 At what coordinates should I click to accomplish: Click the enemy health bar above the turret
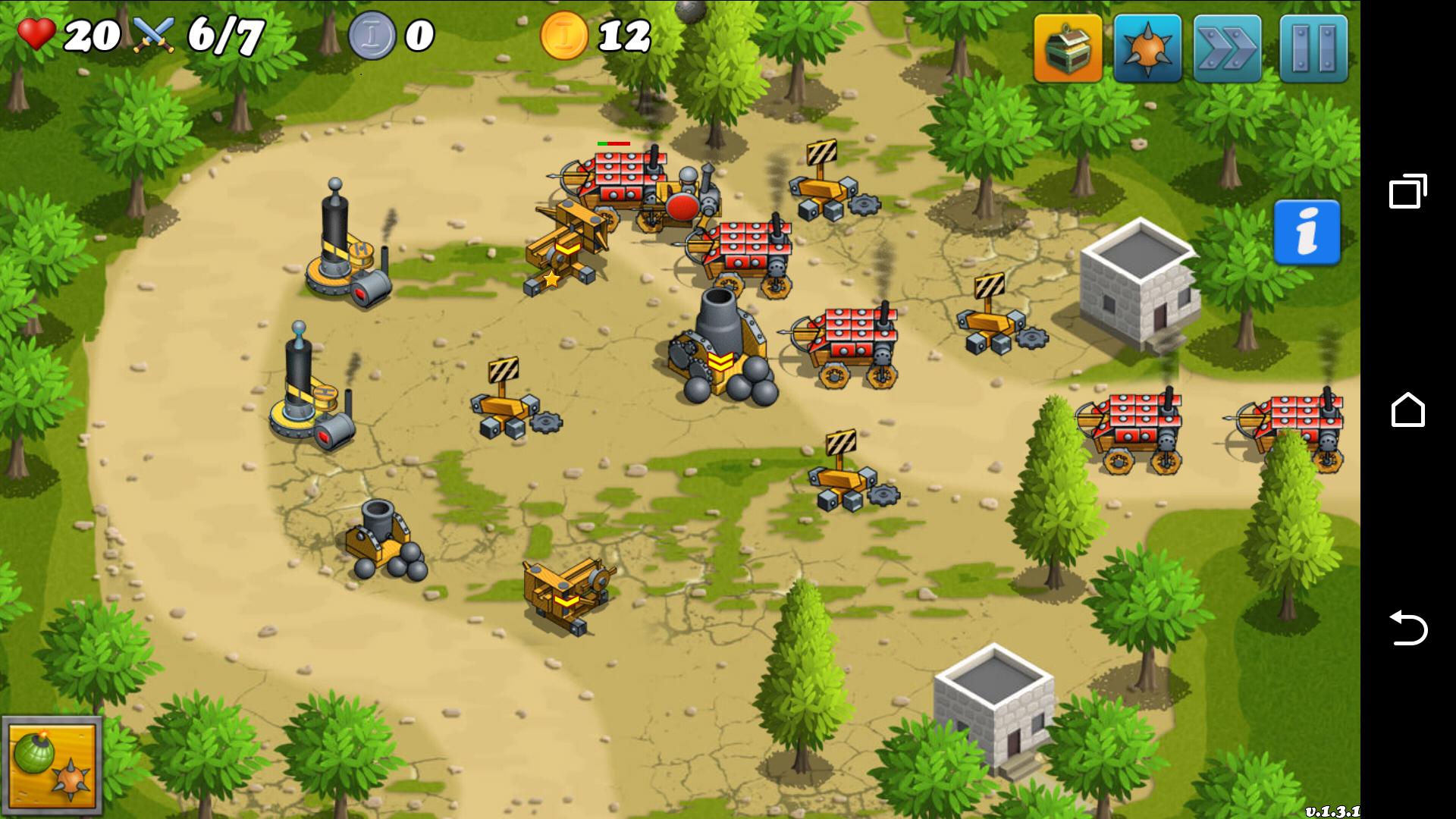point(613,142)
